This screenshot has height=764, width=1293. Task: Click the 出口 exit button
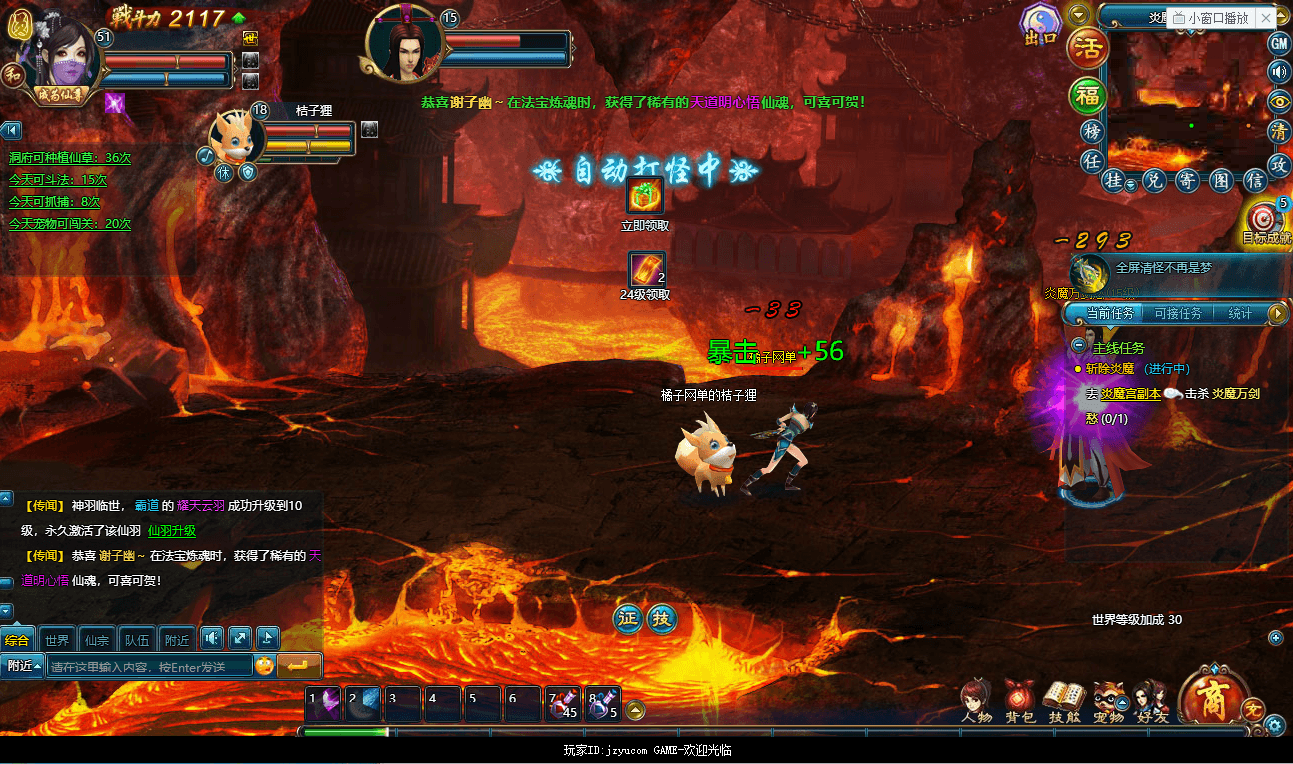click(x=1040, y=24)
